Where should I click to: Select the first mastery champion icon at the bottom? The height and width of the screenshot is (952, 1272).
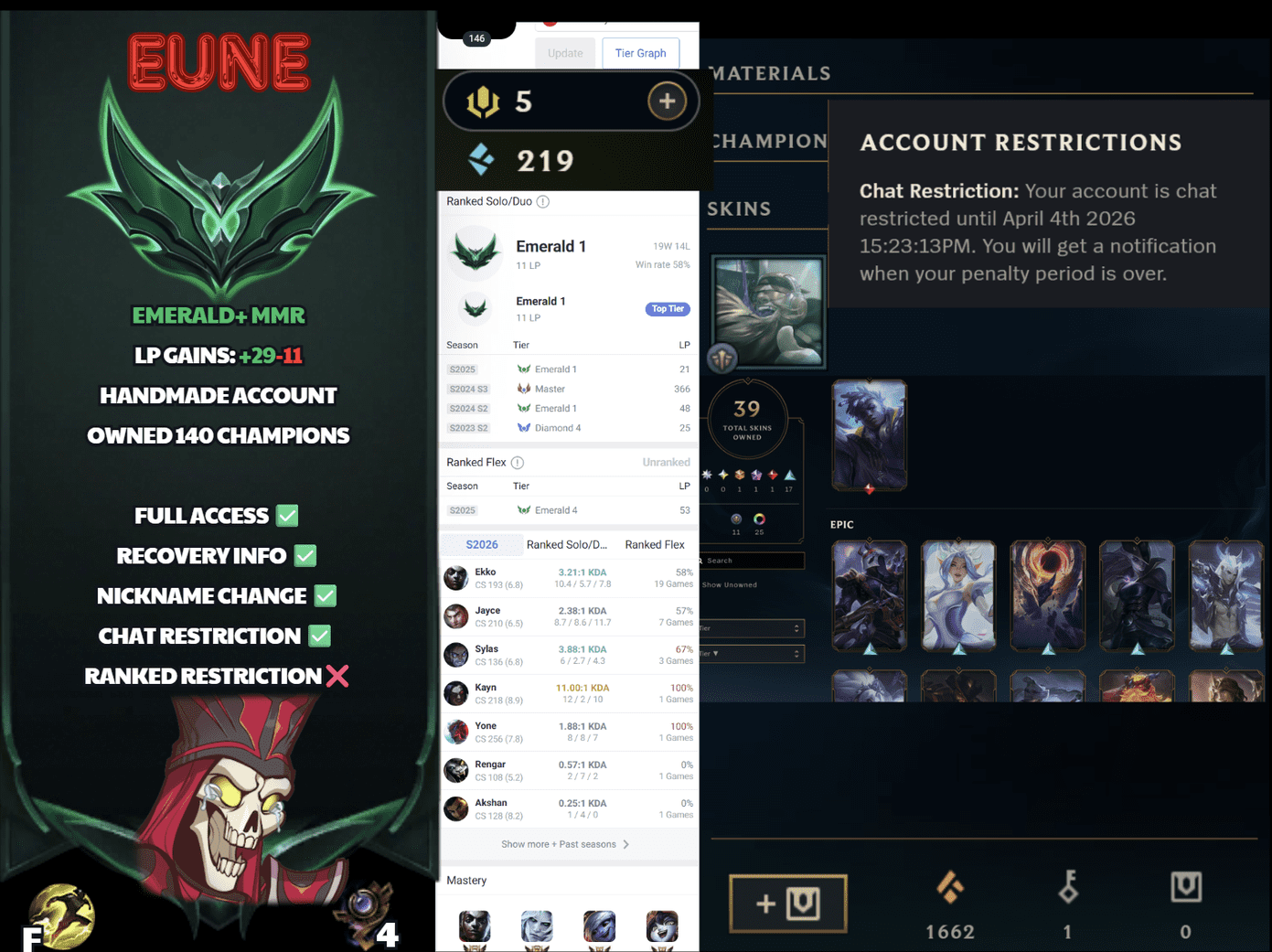pyautogui.click(x=474, y=925)
